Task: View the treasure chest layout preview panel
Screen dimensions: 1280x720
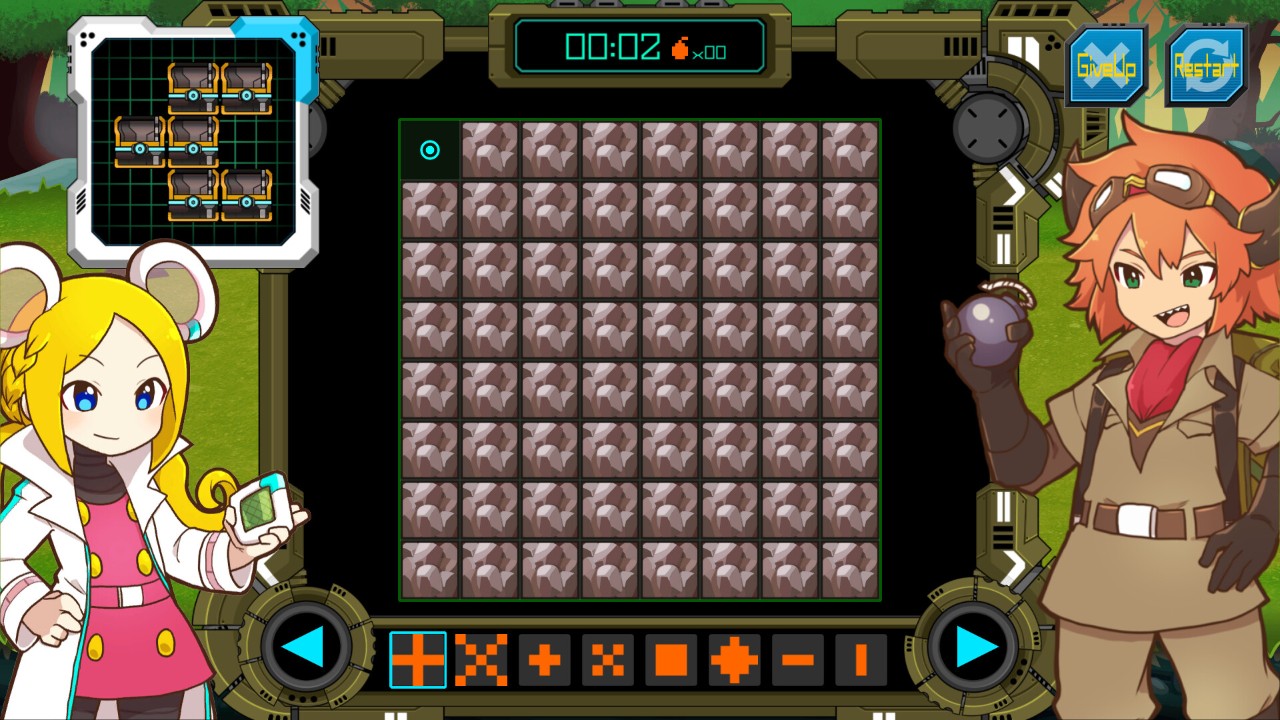Action: pyautogui.click(x=193, y=141)
